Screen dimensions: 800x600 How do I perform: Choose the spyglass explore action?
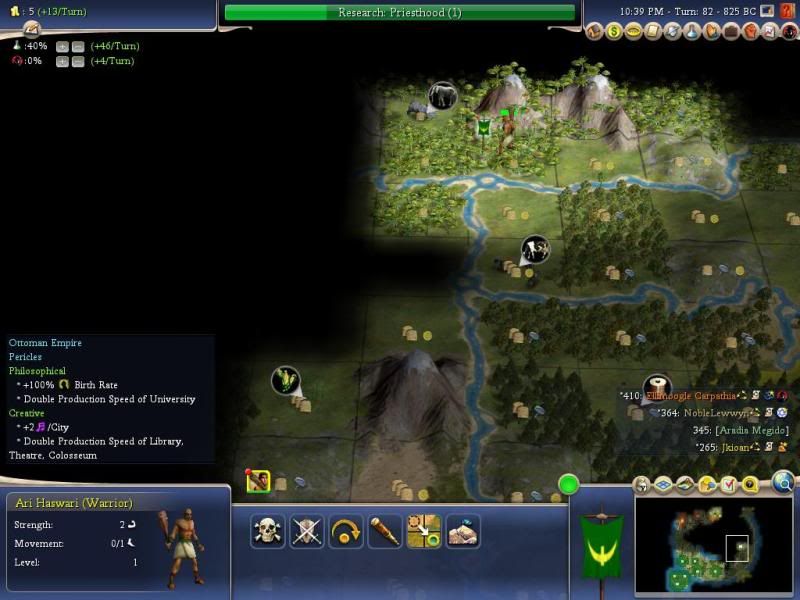pyautogui.click(x=384, y=530)
